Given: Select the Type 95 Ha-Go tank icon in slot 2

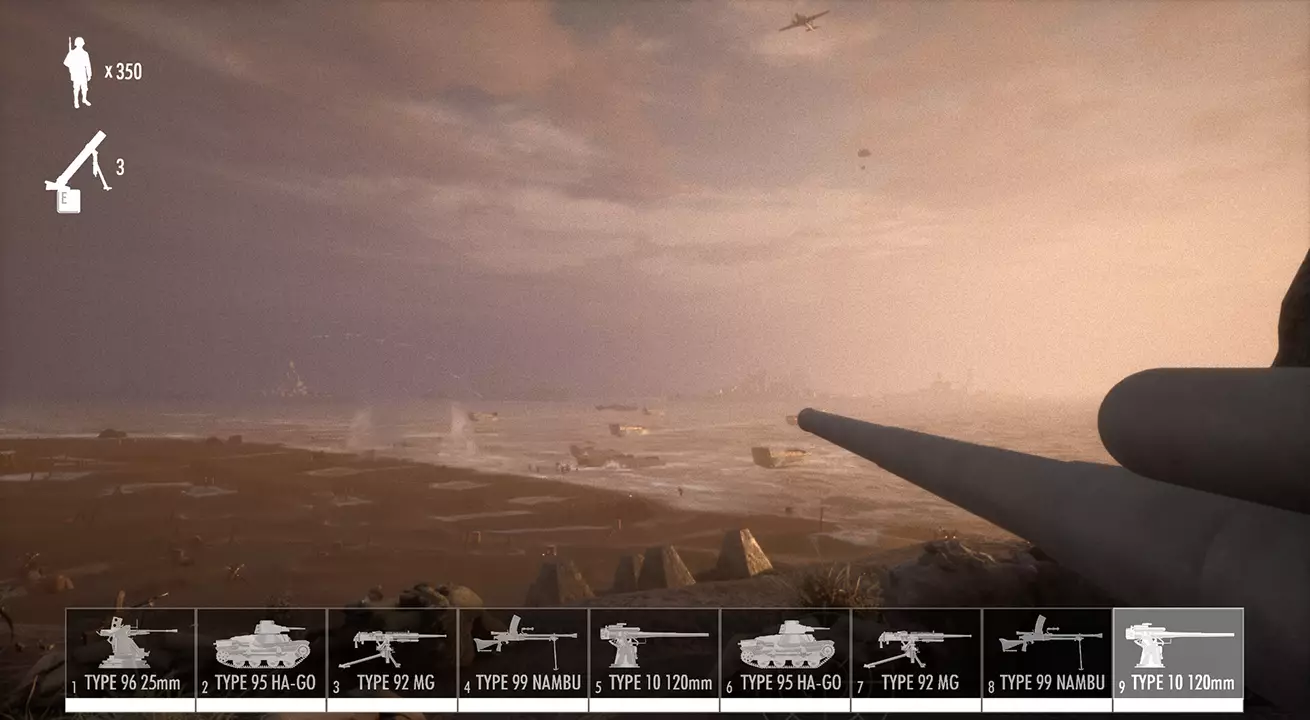Looking at the screenshot, I should tap(260, 648).
